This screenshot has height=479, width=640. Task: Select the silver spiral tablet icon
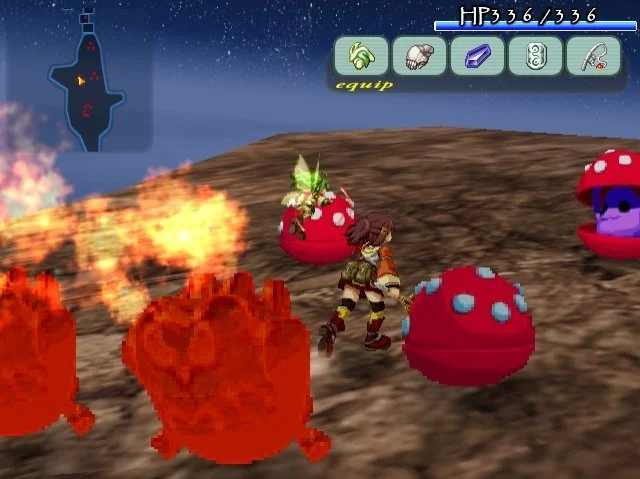coord(535,57)
